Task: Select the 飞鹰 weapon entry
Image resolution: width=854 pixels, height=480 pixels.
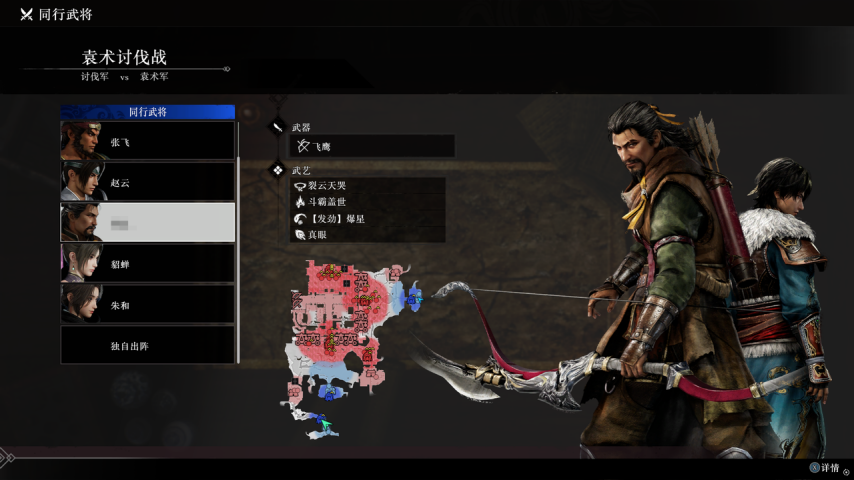Action: [x=372, y=147]
